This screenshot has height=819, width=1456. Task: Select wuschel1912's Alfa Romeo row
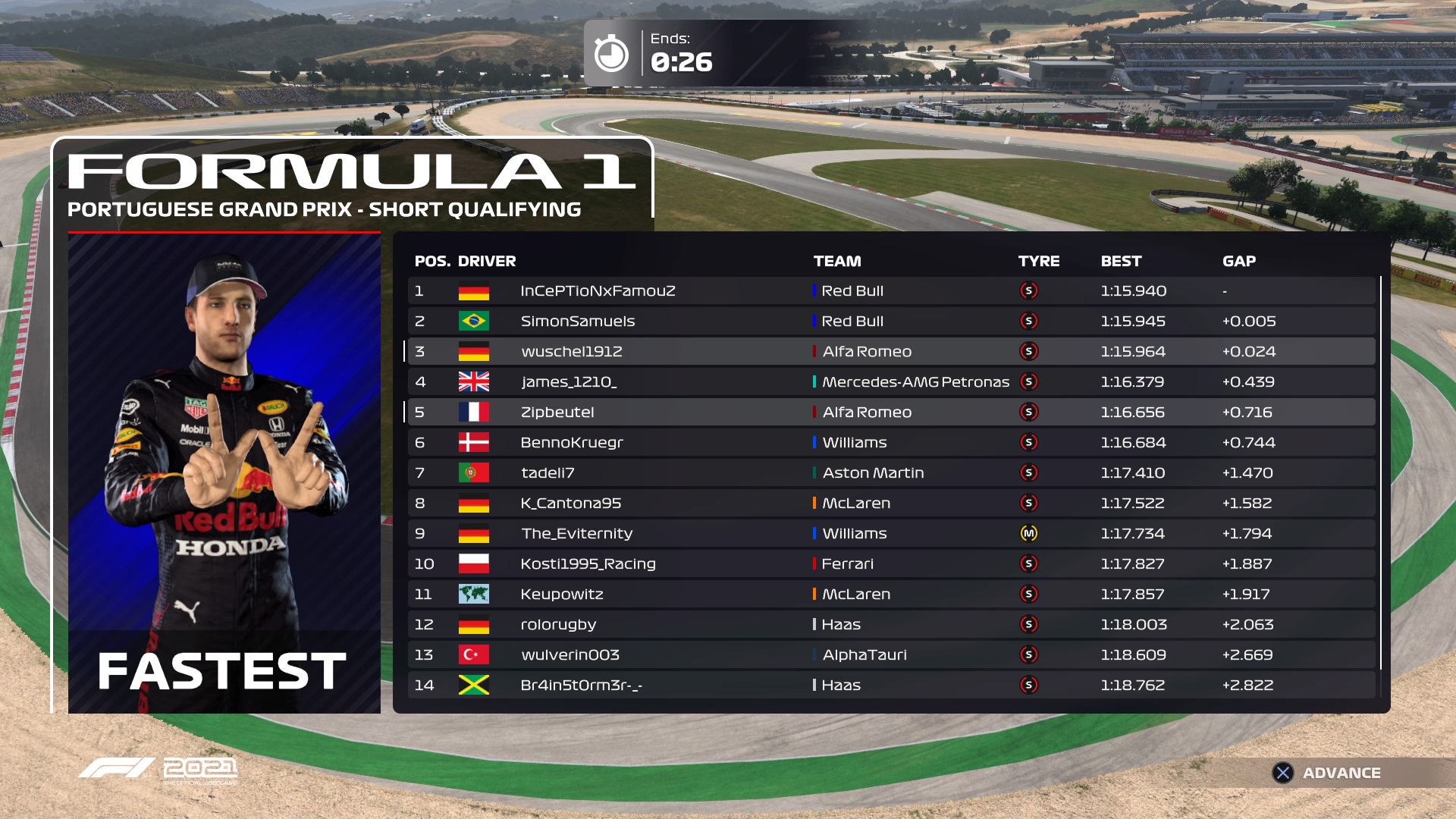891,352
